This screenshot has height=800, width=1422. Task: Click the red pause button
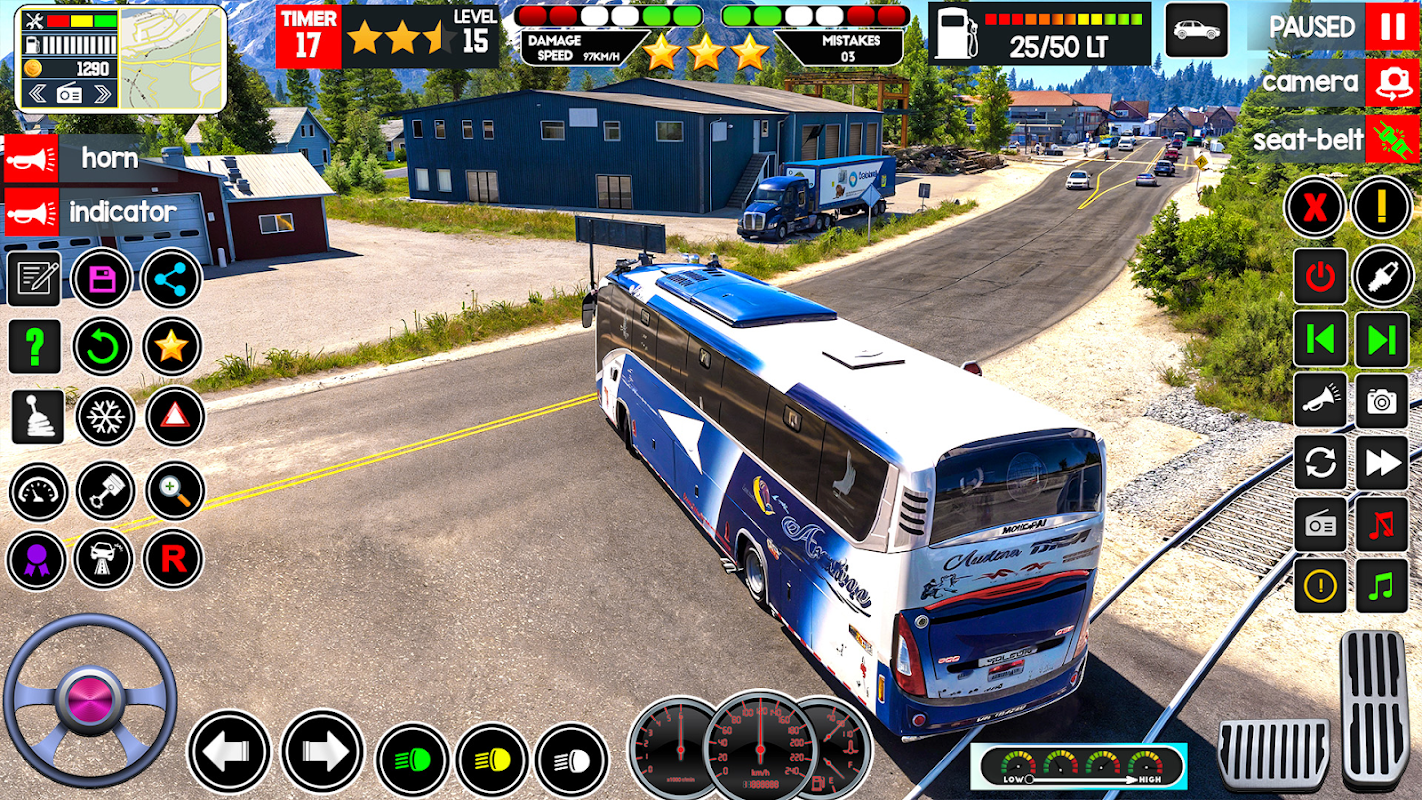click(x=1392, y=27)
